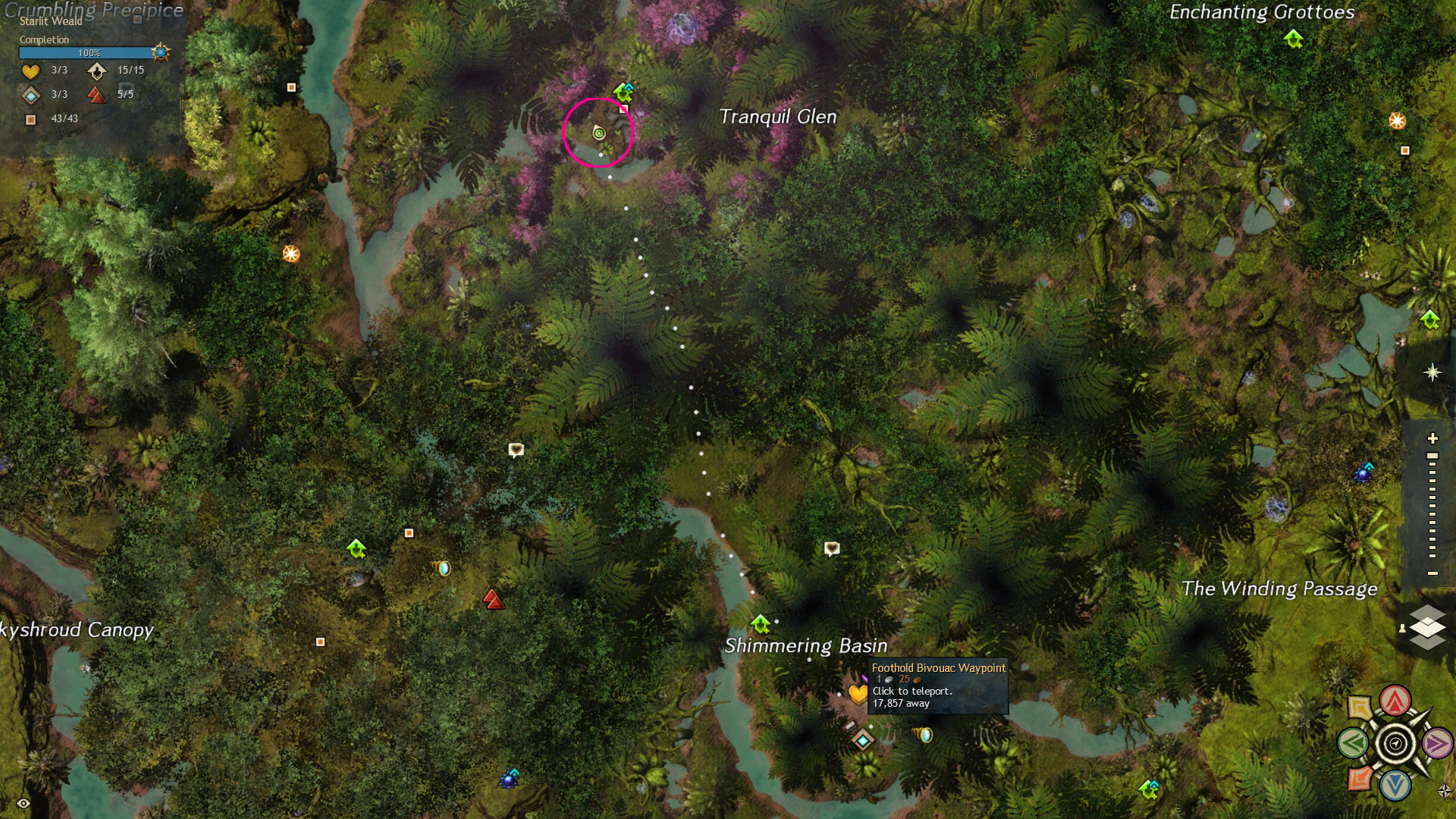
Task: Teleport to the waypoint diamond in Shimmering Basin
Action: pos(863,739)
